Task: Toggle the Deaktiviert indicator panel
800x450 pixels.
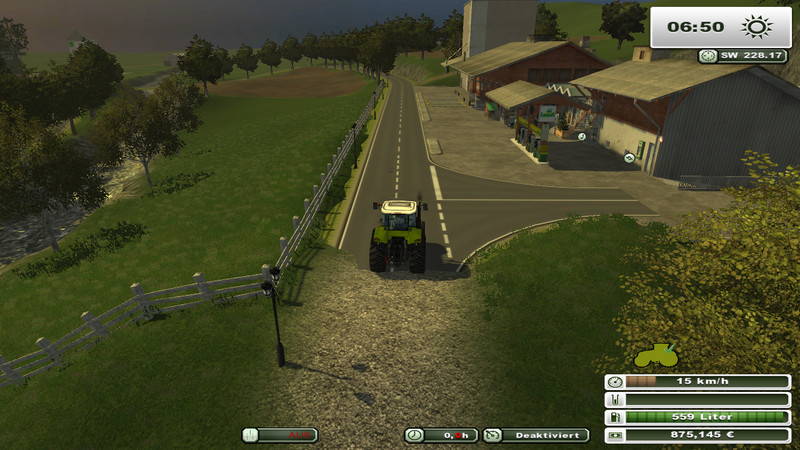Action: coord(536,435)
